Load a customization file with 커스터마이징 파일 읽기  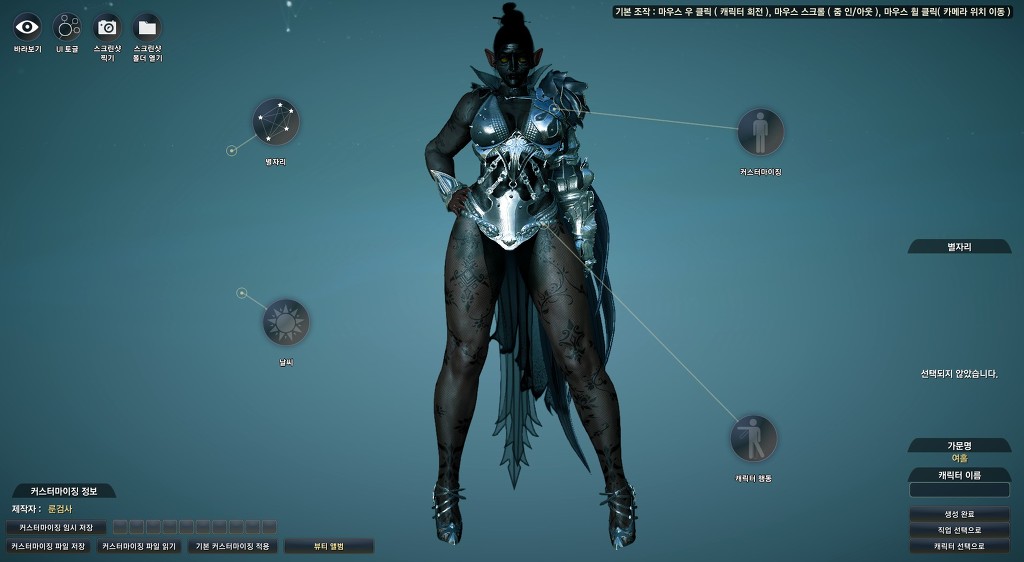click(x=139, y=547)
